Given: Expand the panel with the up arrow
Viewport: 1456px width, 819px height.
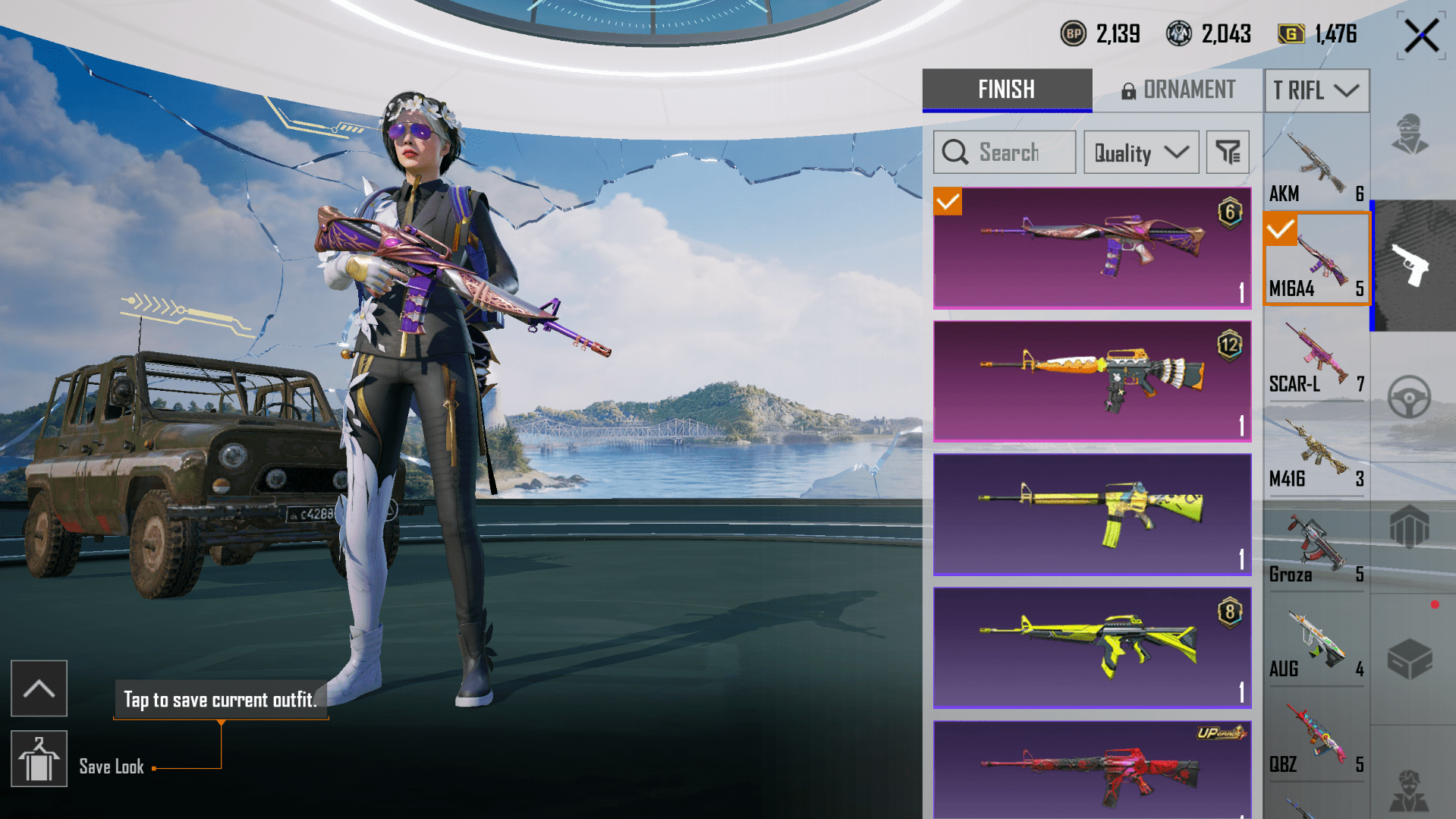Looking at the screenshot, I should point(39,688).
